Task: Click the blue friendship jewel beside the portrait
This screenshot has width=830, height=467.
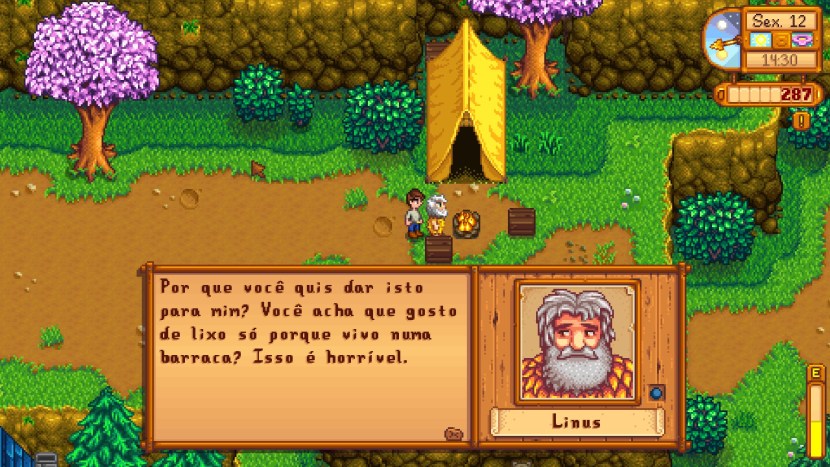Action: tap(656, 392)
